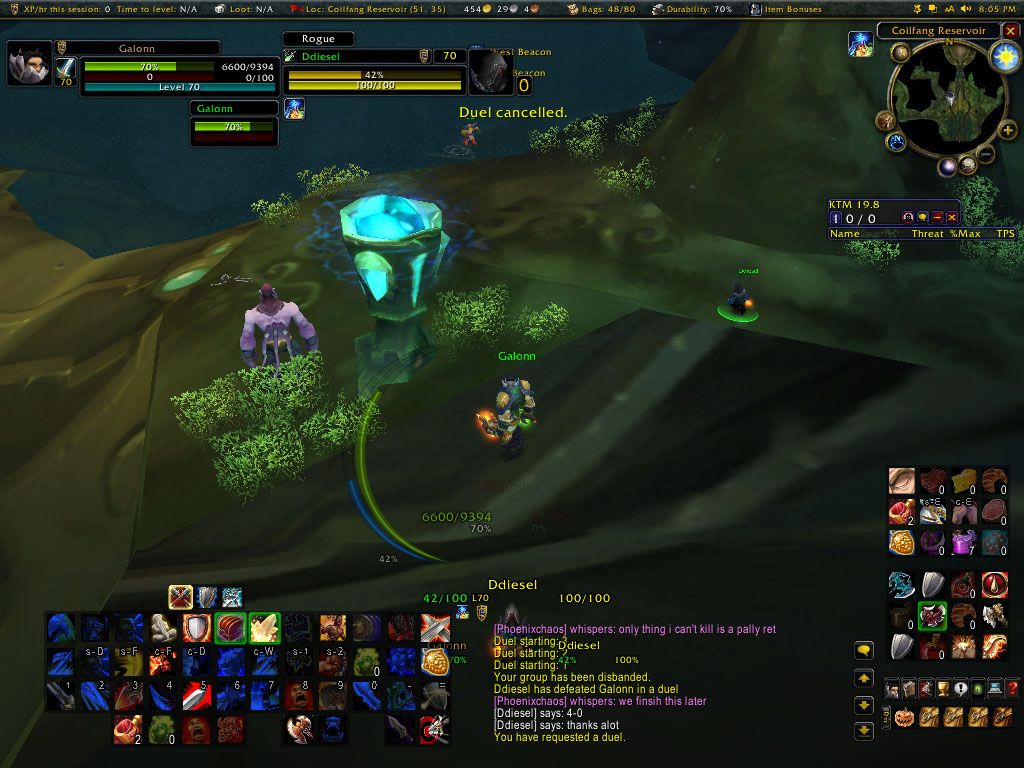
Task: Switch to the Defensive Stance shield icon
Action: [206, 597]
